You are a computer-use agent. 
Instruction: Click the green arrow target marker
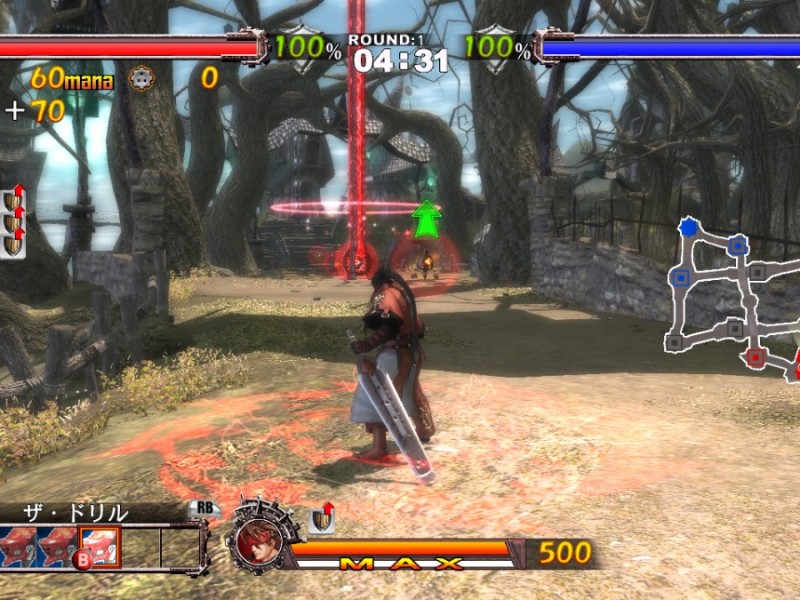(x=427, y=219)
